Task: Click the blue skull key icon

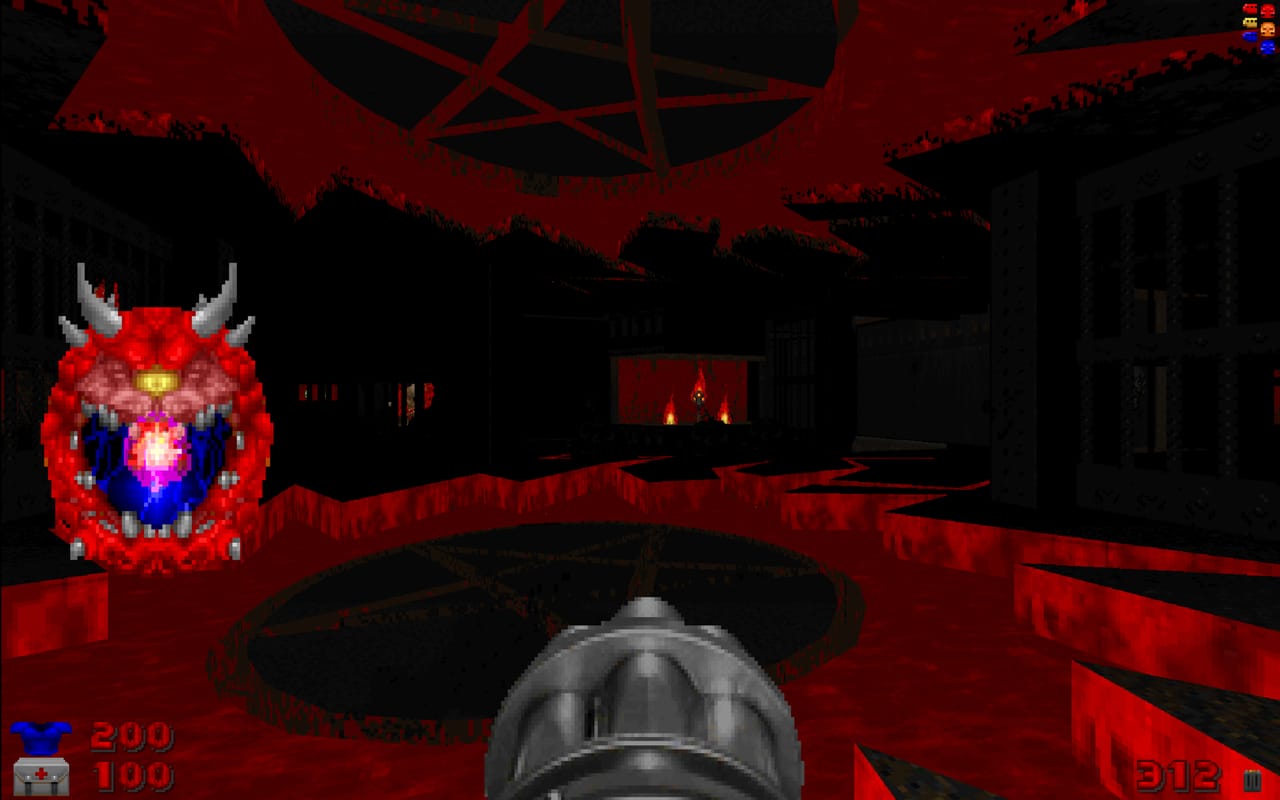Action: coord(1267,46)
